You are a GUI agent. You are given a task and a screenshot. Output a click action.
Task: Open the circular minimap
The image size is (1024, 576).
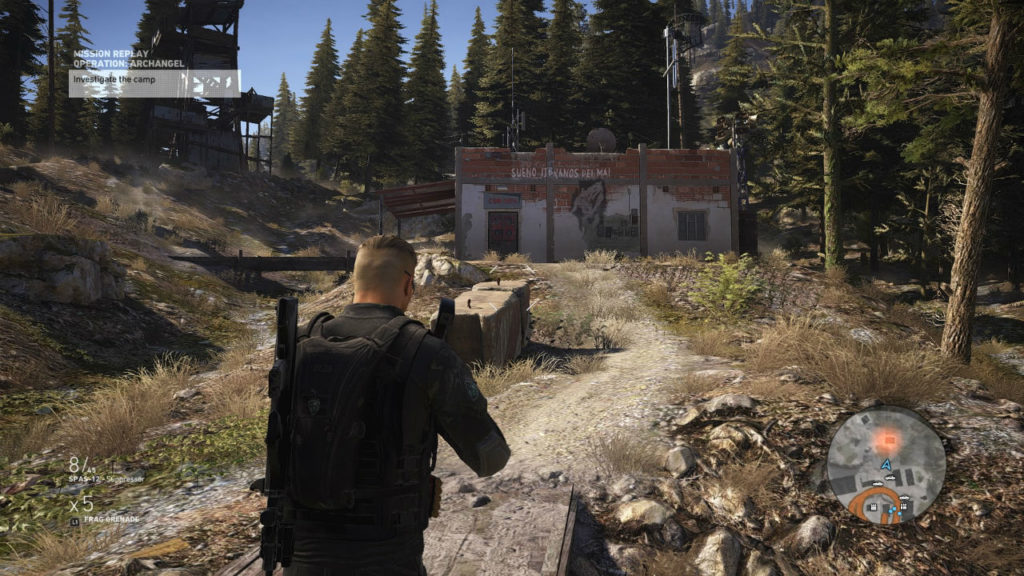pyautogui.click(x=886, y=465)
